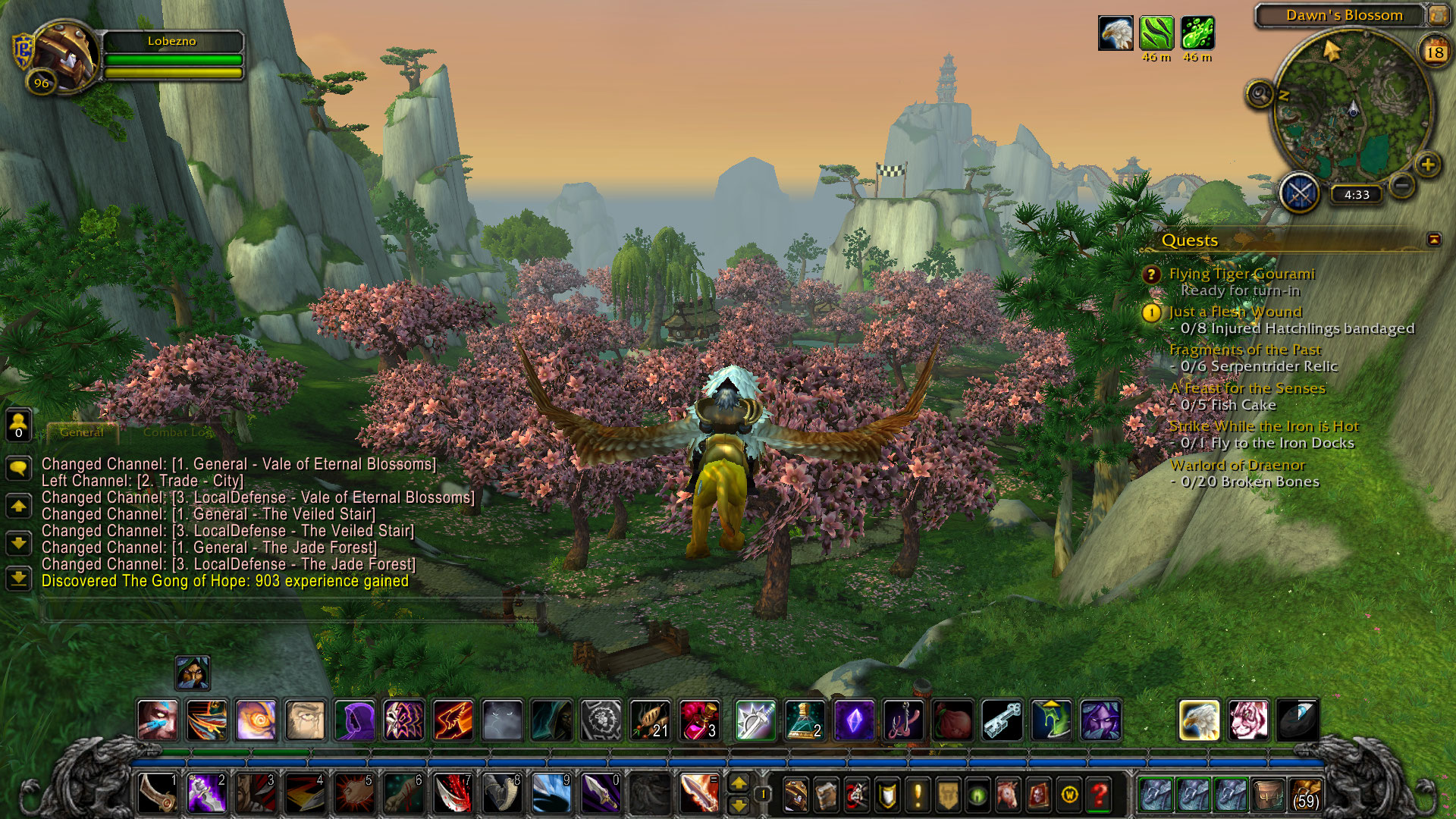Toggle the minimap tracking magnifier button
This screenshot has width=1456, height=819.
(1260, 95)
